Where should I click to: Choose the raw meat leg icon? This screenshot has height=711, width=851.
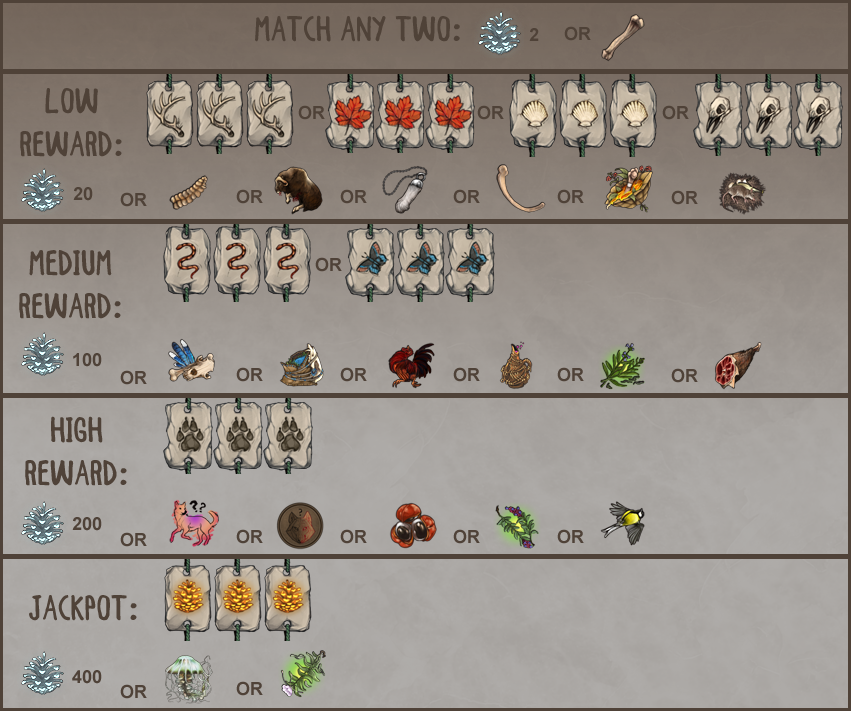tap(738, 366)
